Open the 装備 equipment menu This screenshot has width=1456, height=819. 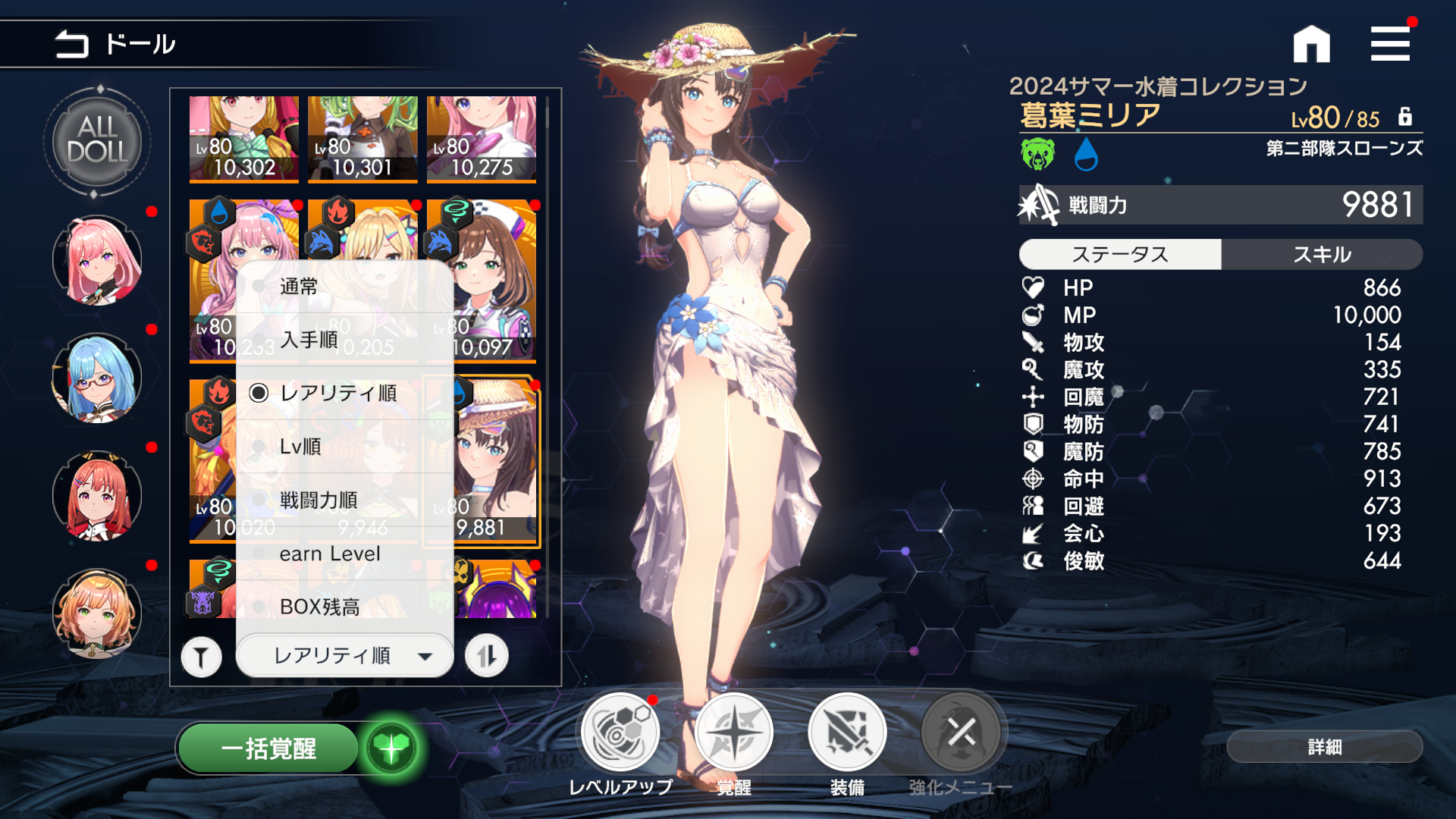(x=847, y=733)
